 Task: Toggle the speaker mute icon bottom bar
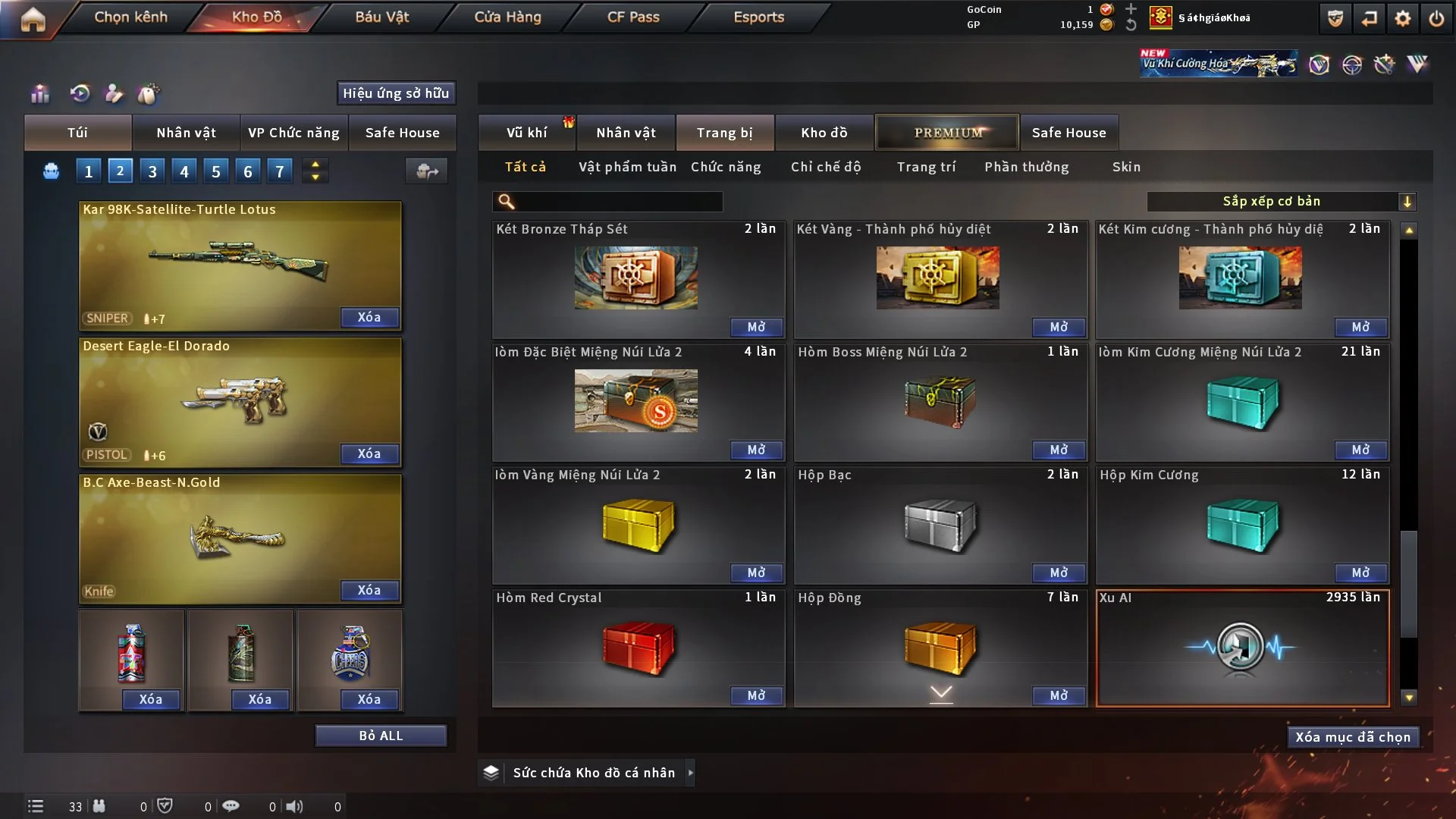point(295,806)
